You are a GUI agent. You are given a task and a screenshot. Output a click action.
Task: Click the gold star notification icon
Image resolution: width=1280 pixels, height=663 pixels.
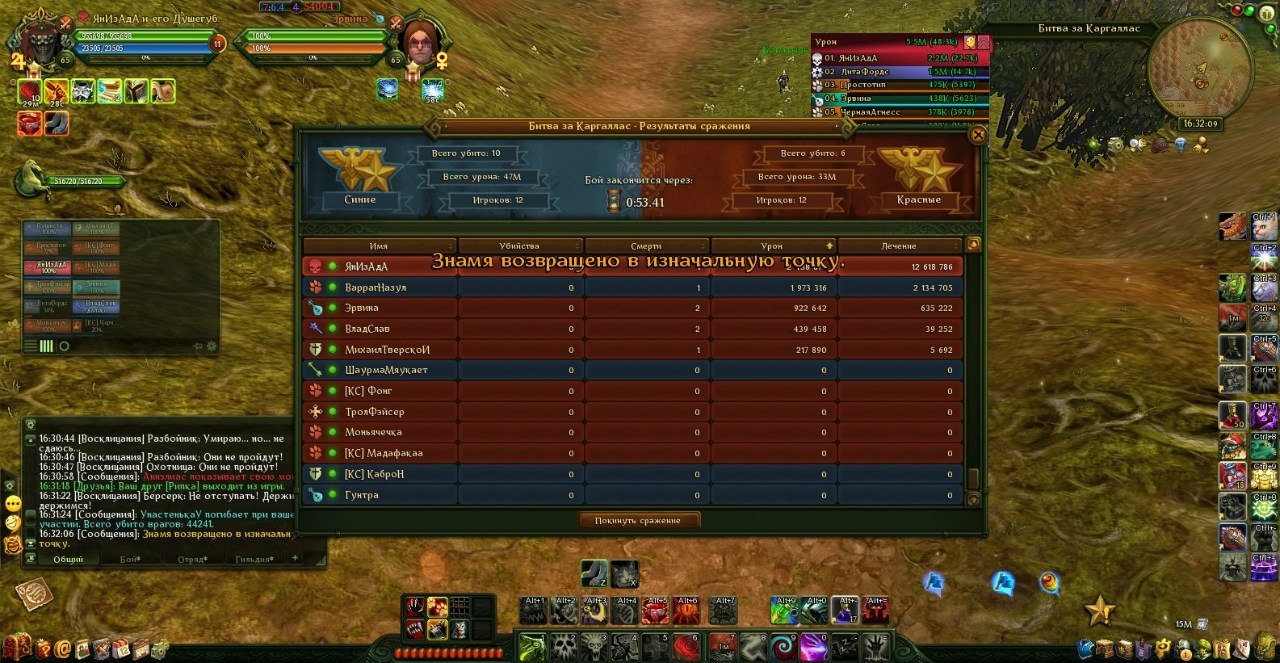(1100, 608)
